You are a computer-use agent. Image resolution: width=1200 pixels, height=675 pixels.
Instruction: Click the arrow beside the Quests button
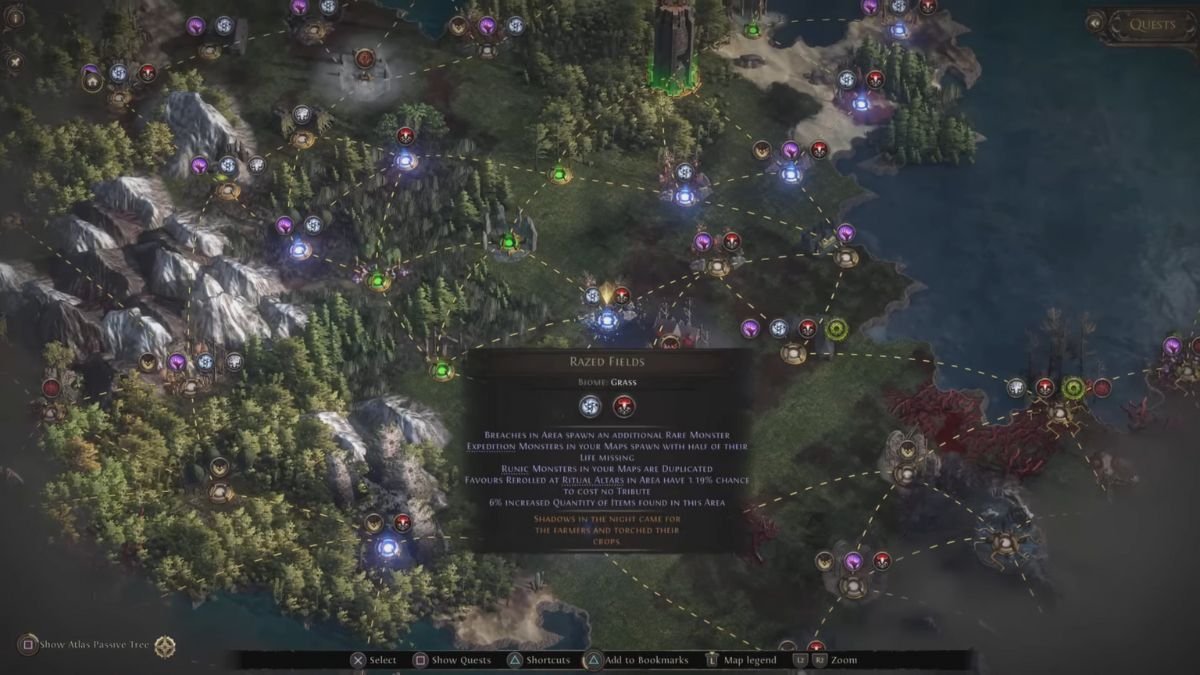click(x=1096, y=23)
